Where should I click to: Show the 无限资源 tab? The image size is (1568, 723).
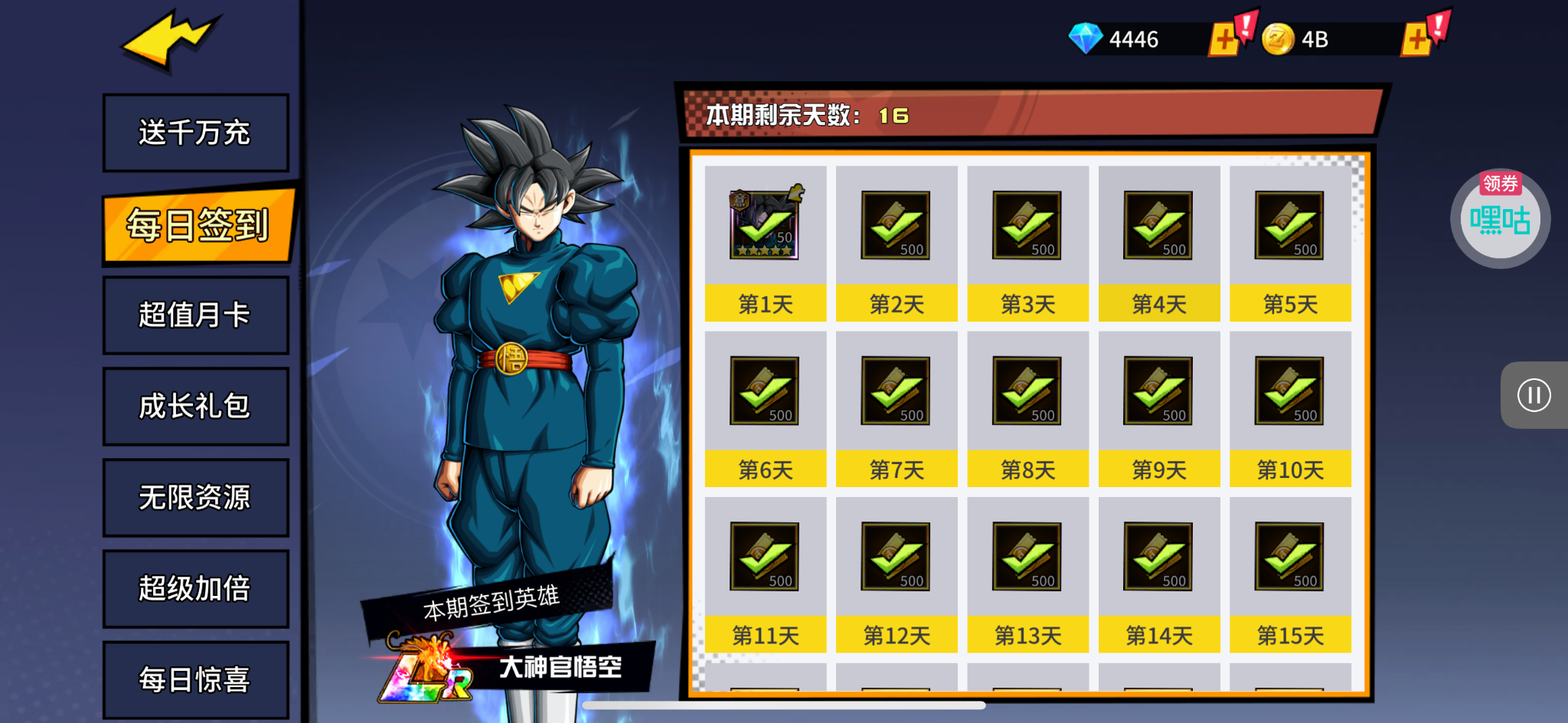coord(195,497)
